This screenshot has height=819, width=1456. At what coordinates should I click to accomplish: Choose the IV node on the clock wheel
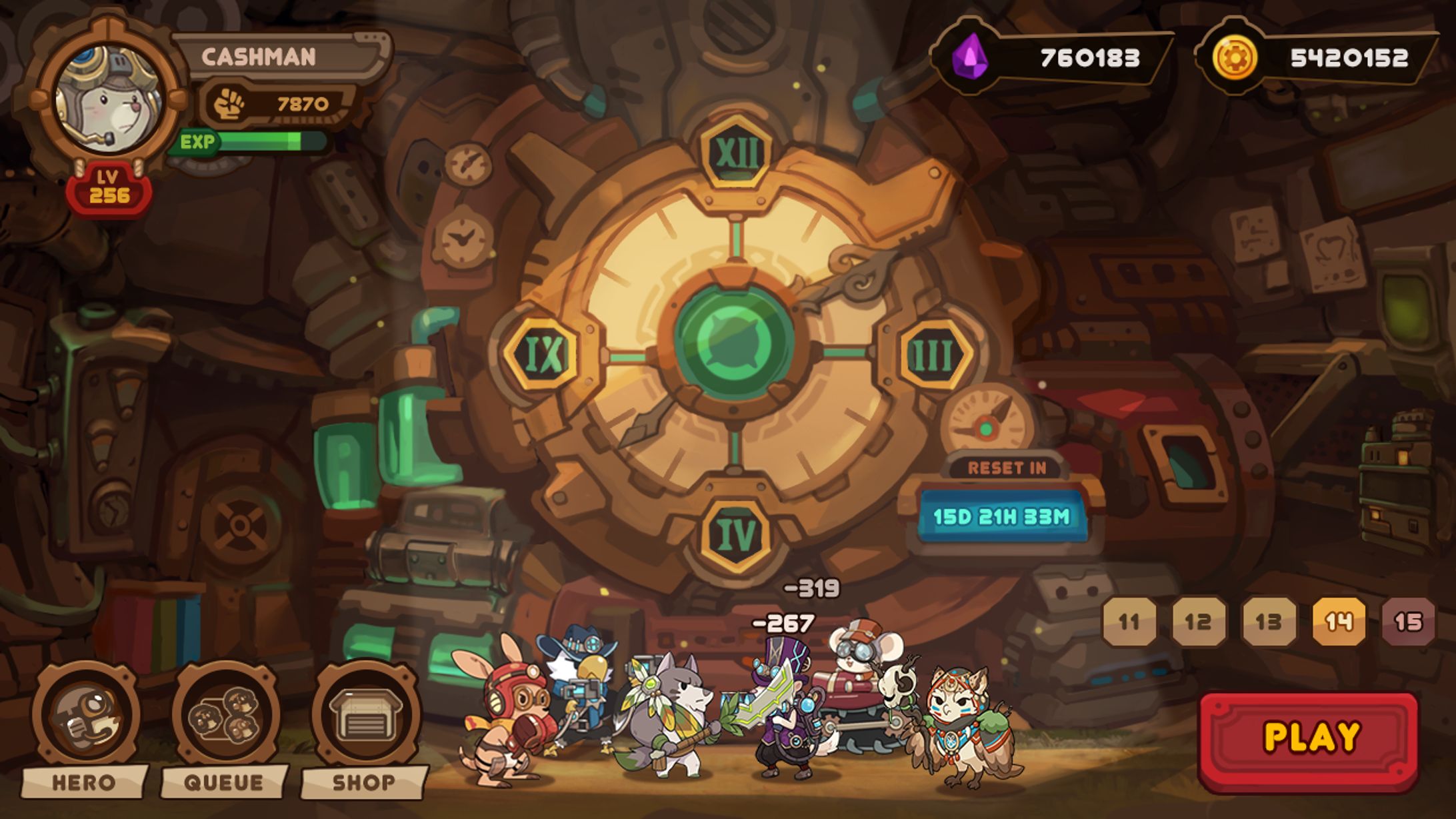(736, 534)
